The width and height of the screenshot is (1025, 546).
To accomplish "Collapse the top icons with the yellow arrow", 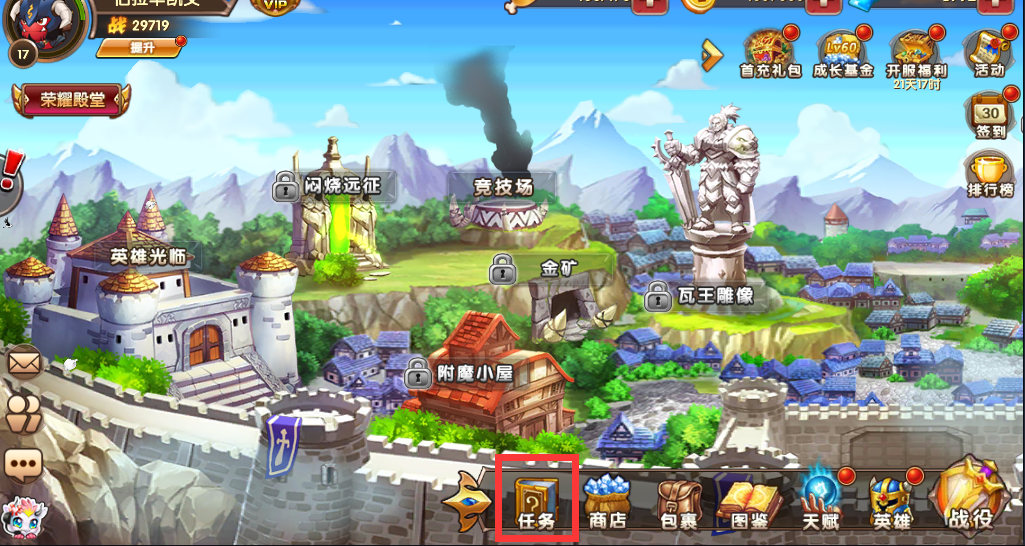I will pos(712,54).
